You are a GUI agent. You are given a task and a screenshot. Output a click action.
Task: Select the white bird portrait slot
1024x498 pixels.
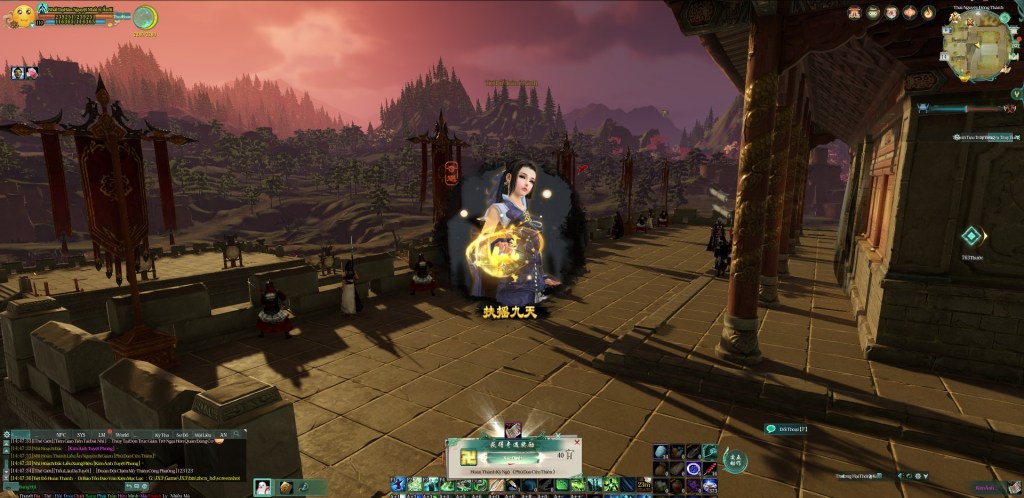[263, 487]
